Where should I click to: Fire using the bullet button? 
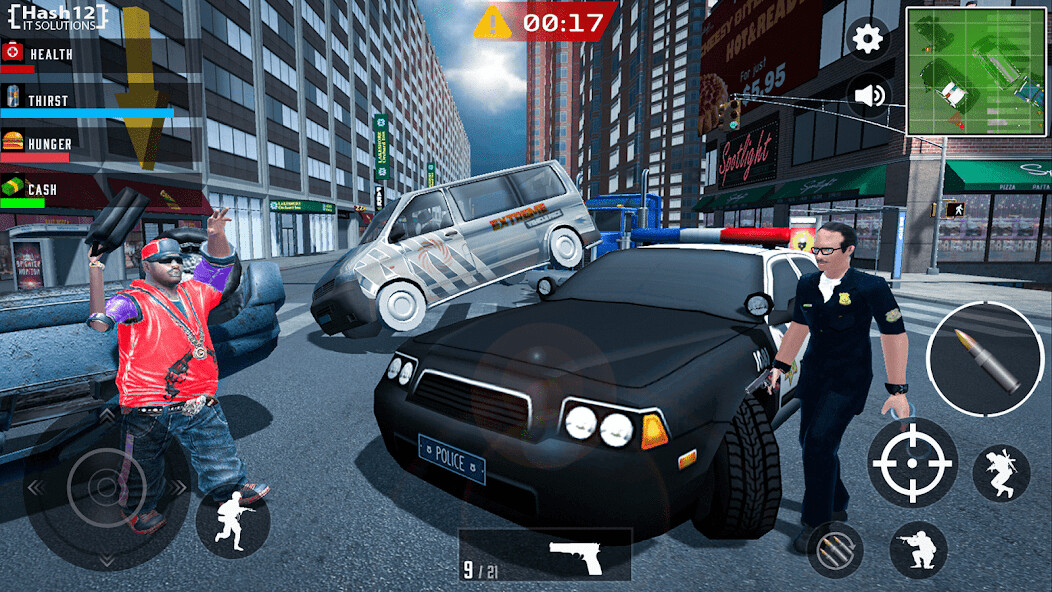985,359
